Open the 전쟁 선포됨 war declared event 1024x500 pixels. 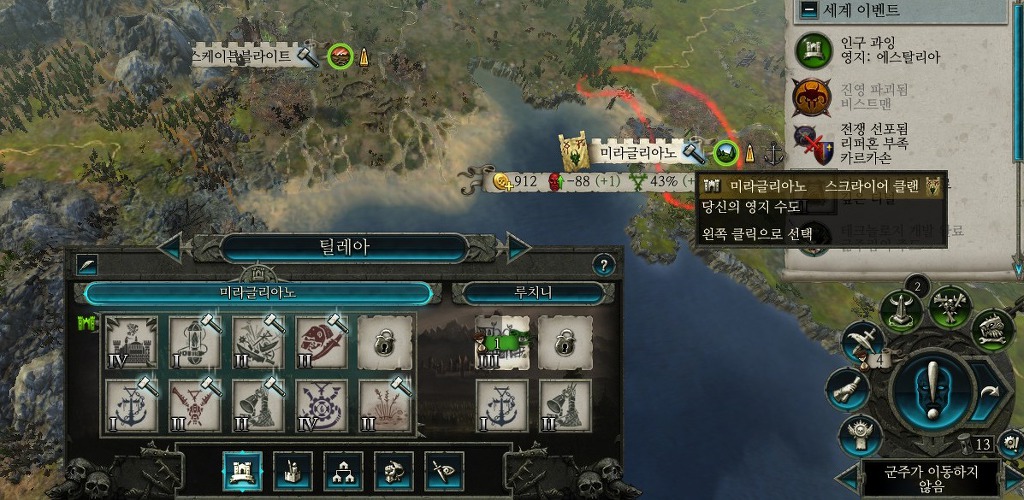click(x=880, y=143)
